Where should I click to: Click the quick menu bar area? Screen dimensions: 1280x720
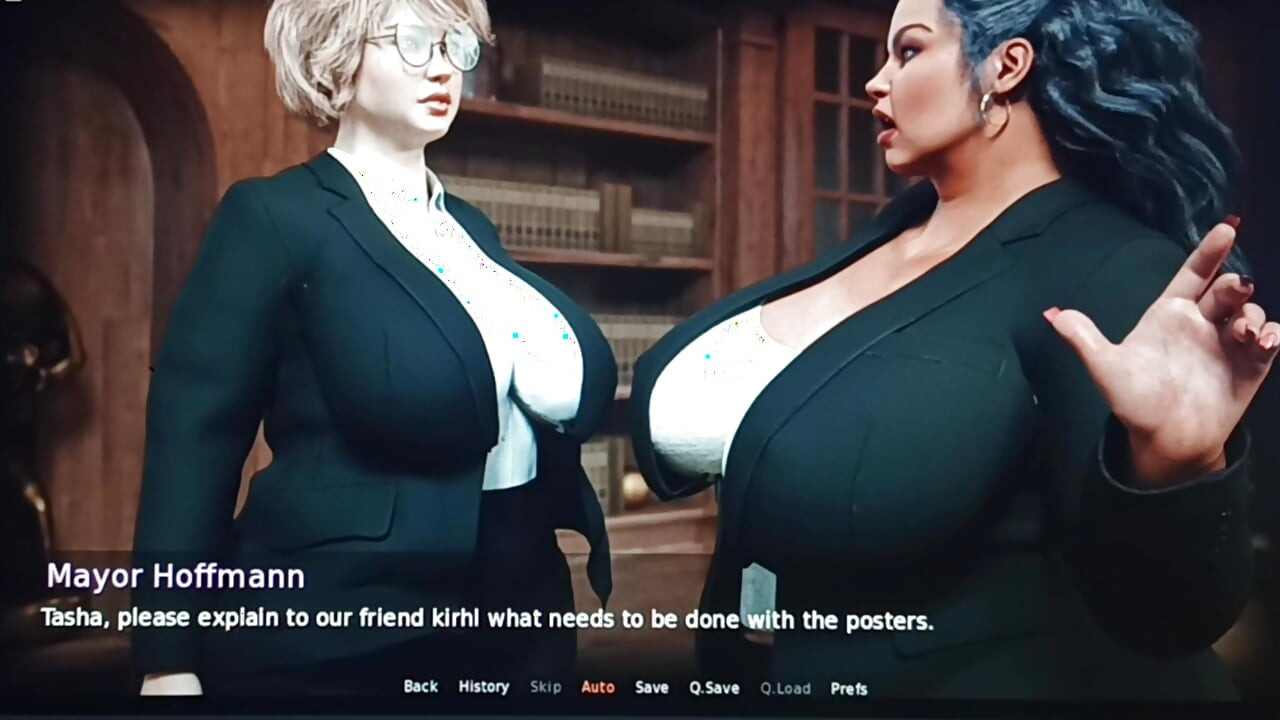[635, 687]
